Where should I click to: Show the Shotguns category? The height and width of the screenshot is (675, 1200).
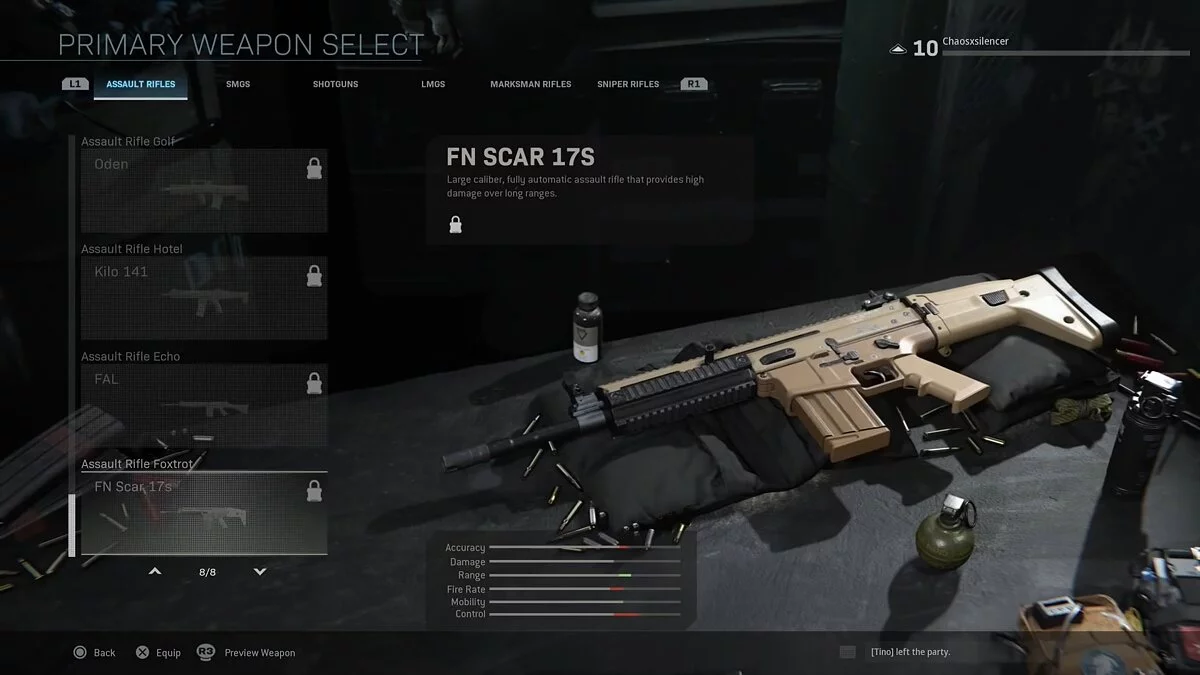(335, 84)
